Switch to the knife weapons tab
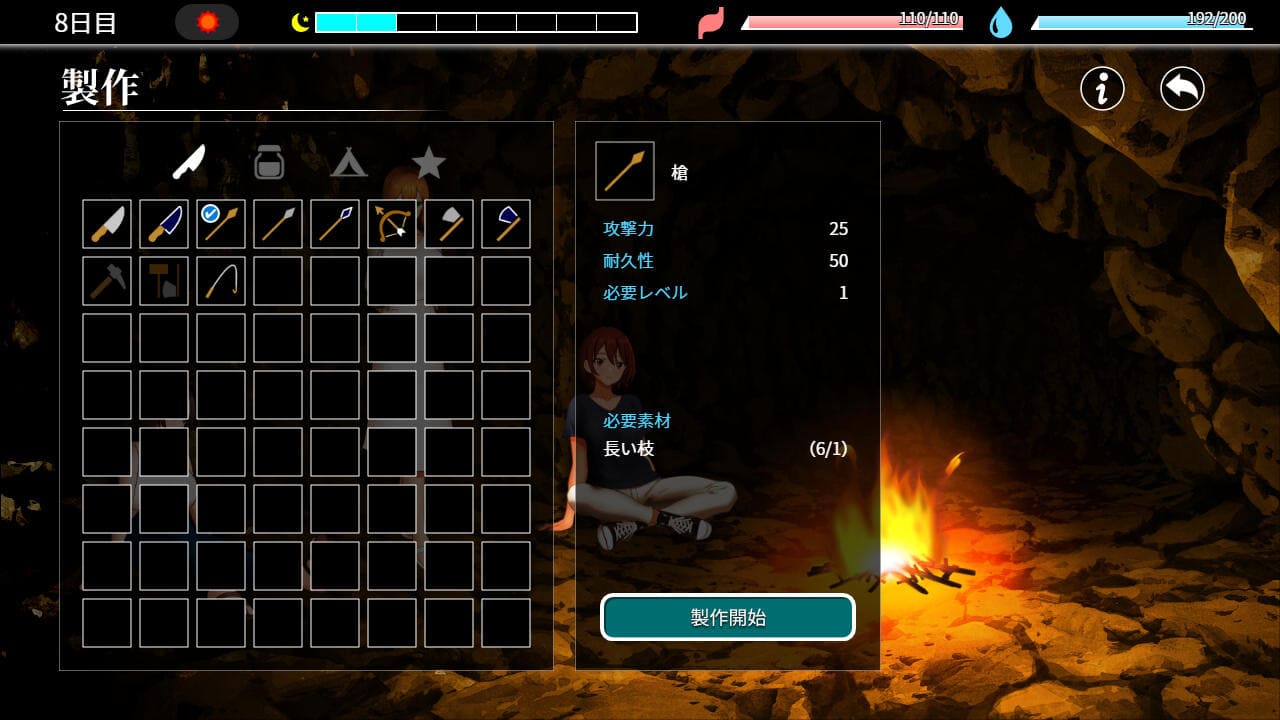This screenshot has width=1280, height=720. click(x=188, y=162)
